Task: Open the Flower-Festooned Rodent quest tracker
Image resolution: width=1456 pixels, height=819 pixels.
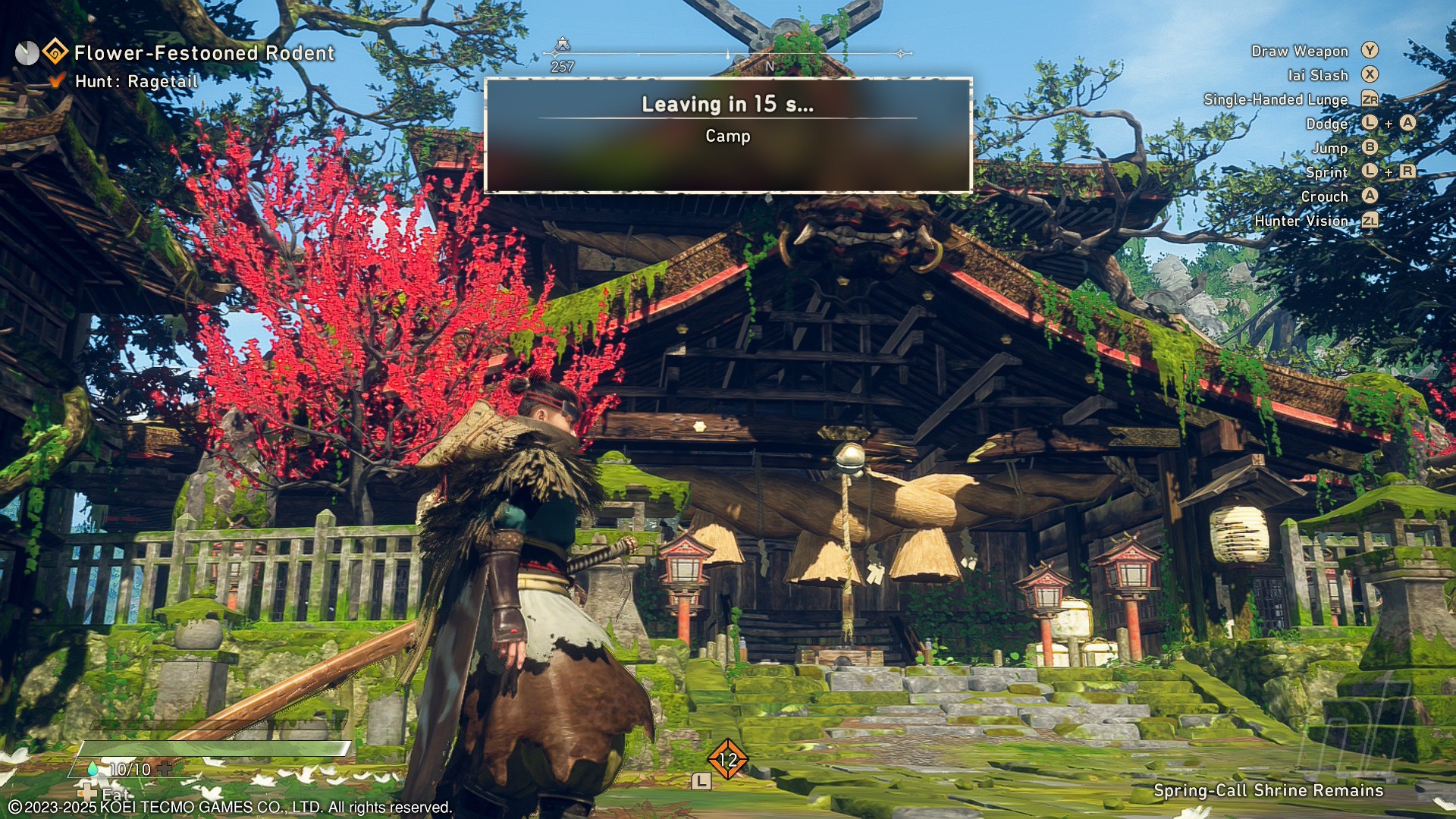Action: (x=204, y=53)
